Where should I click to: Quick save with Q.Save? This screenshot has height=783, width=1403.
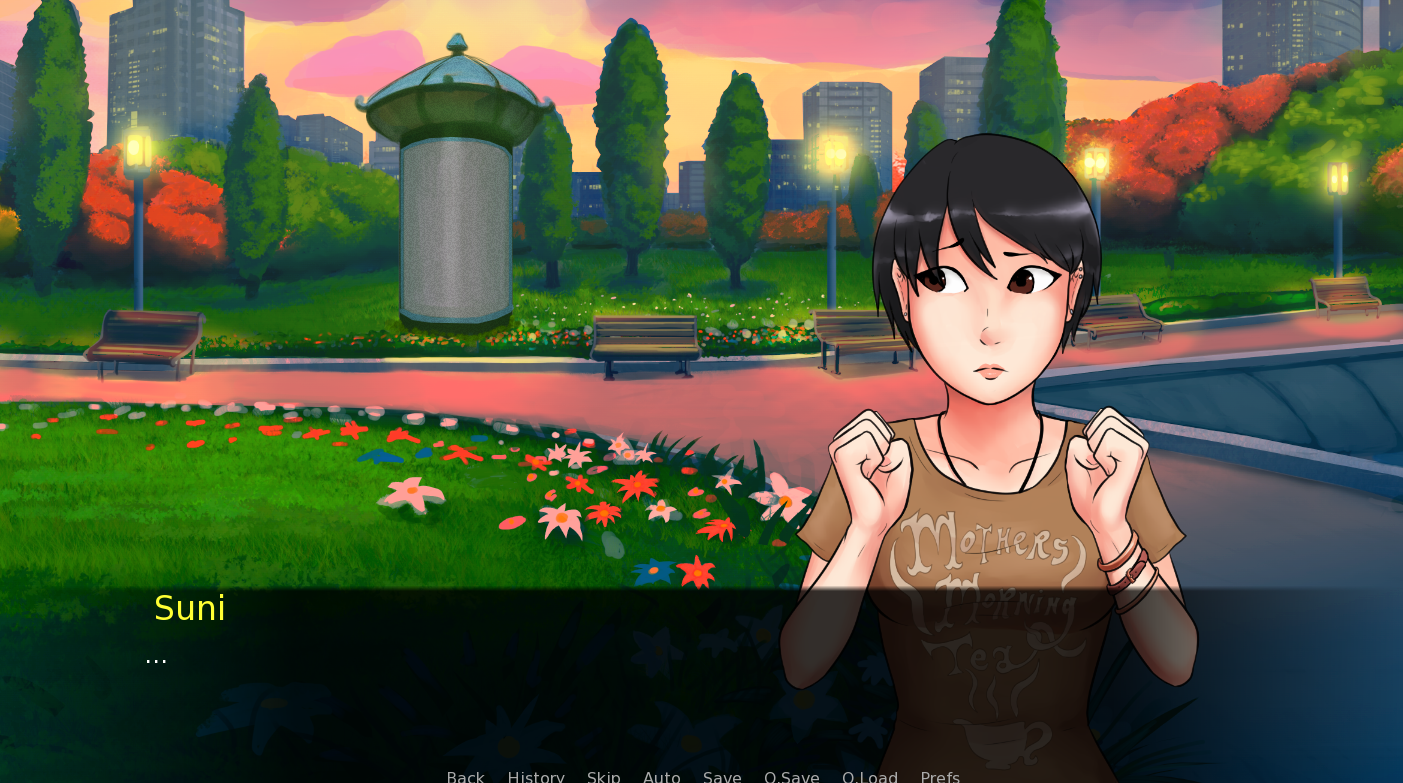tap(792, 777)
